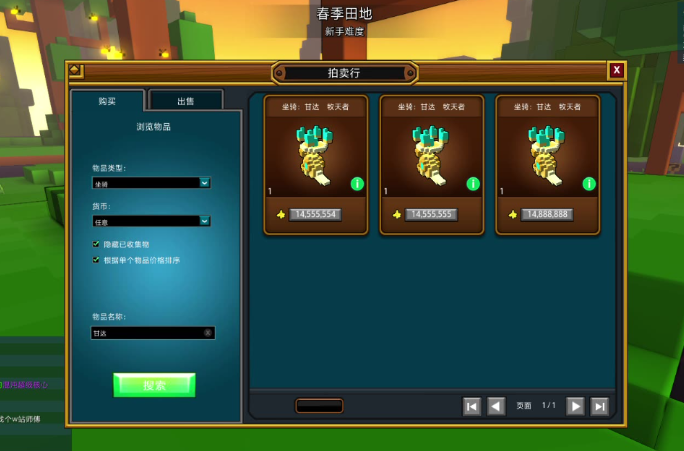Jump to the first results page
684x451 pixels.
[472, 406]
